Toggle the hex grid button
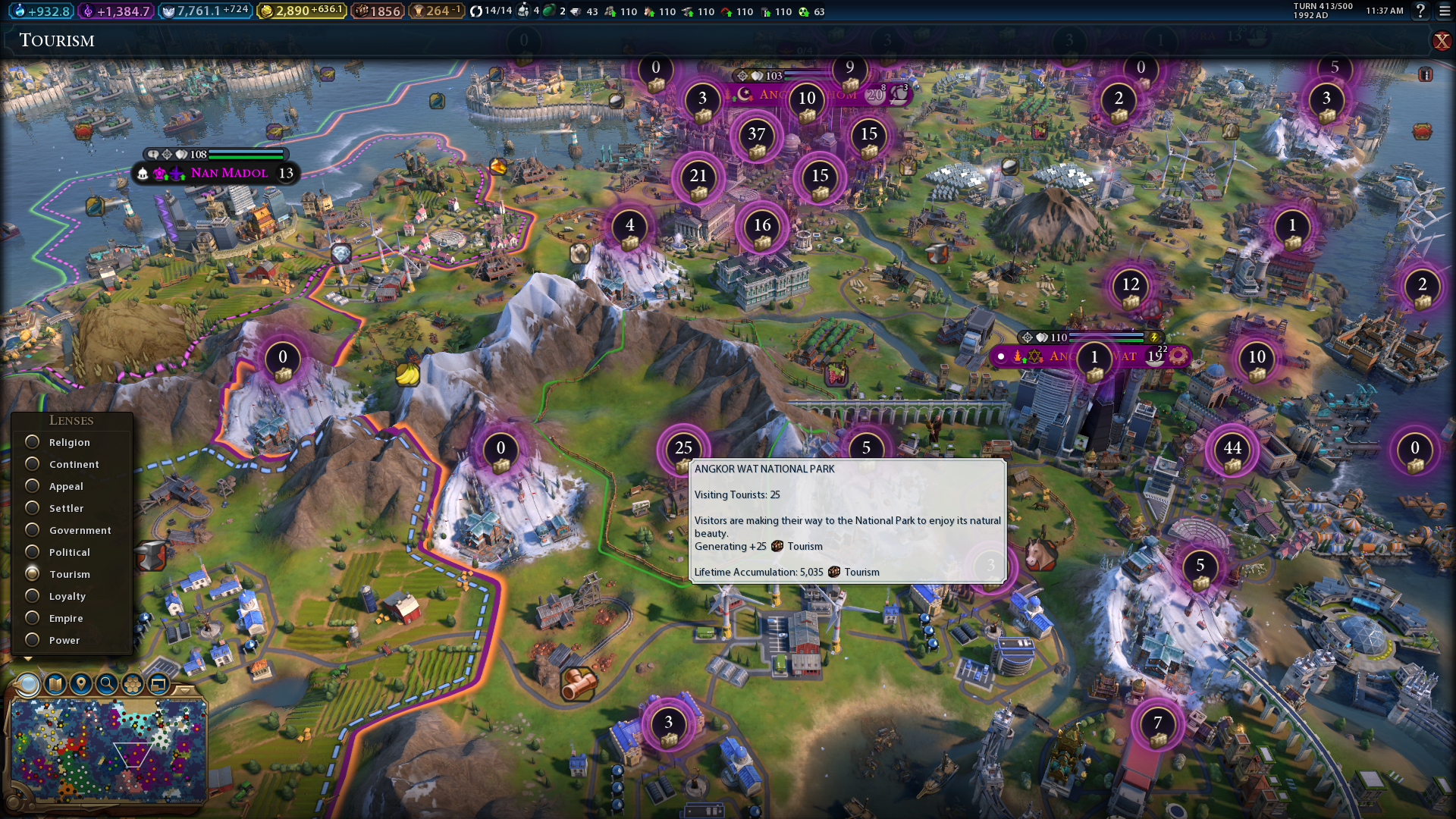 point(133,684)
